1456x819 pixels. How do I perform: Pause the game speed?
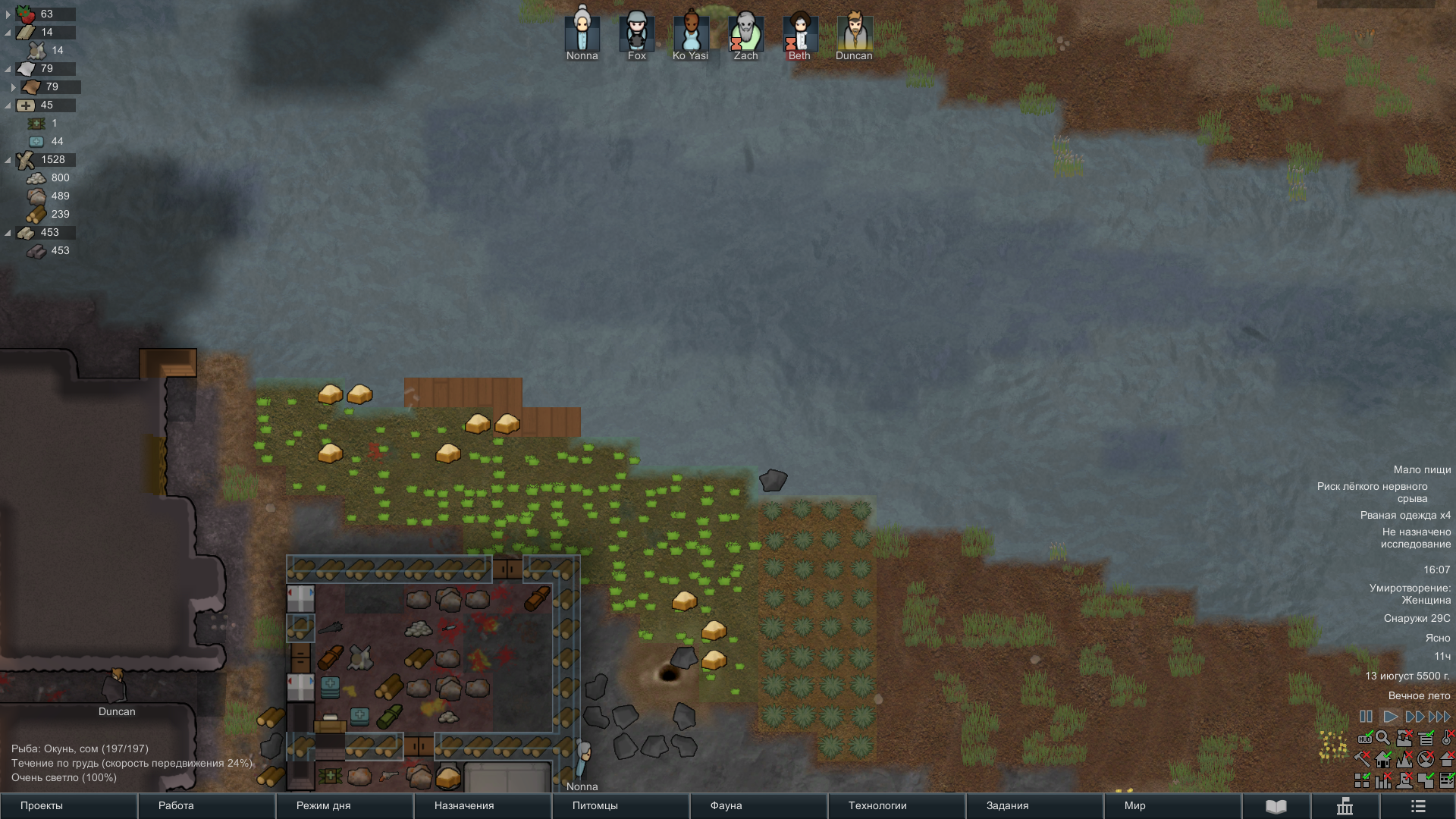(1366, 717)
